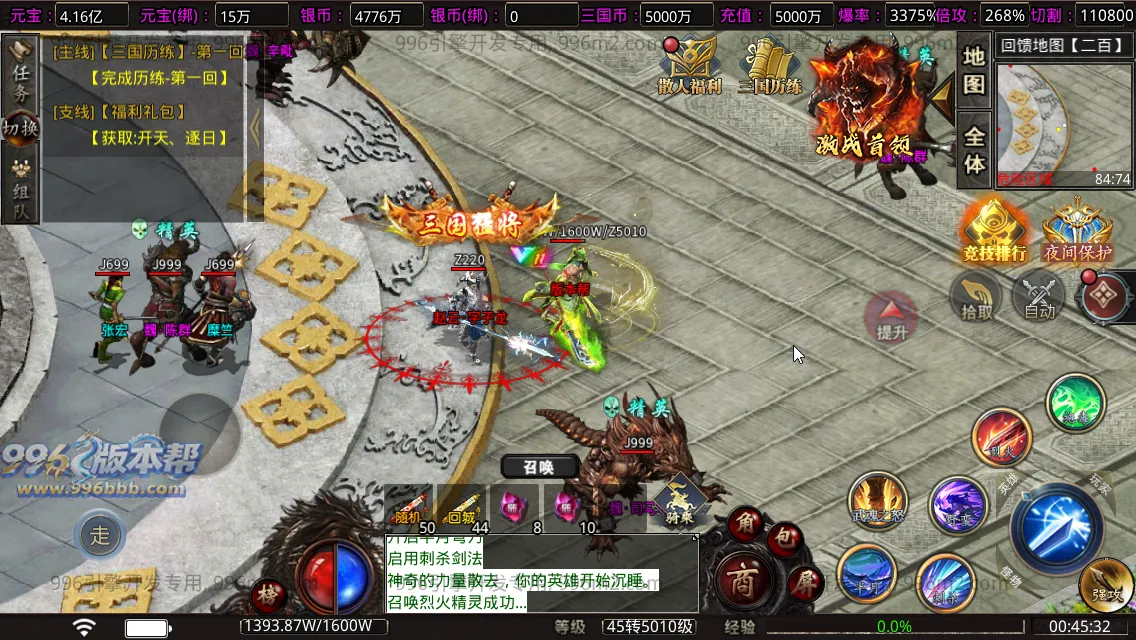Open the 包 bag button
1136x640 pixels.
coord(785,540)
